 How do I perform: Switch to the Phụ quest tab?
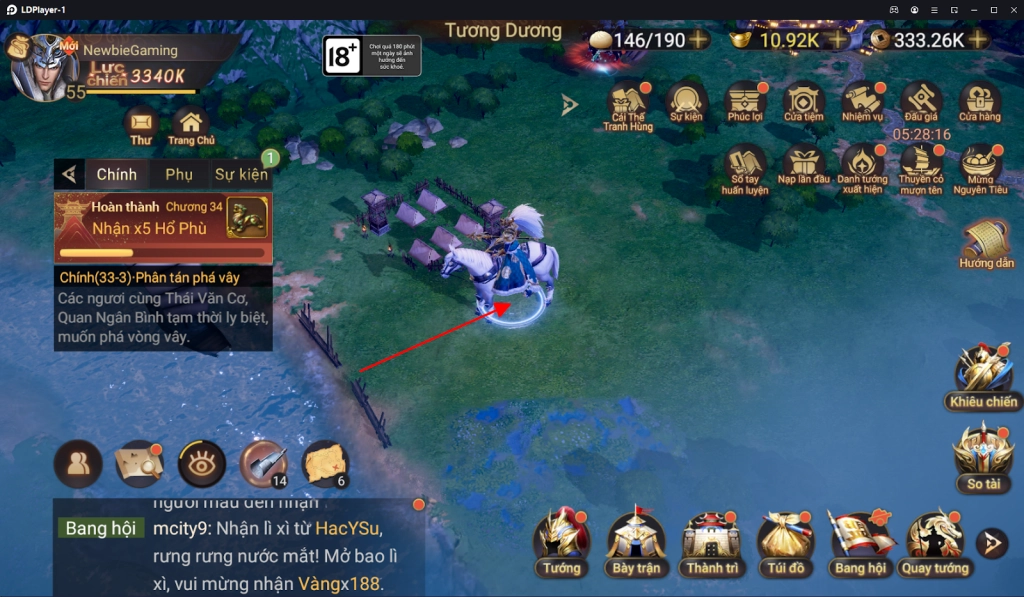(179, 175)
